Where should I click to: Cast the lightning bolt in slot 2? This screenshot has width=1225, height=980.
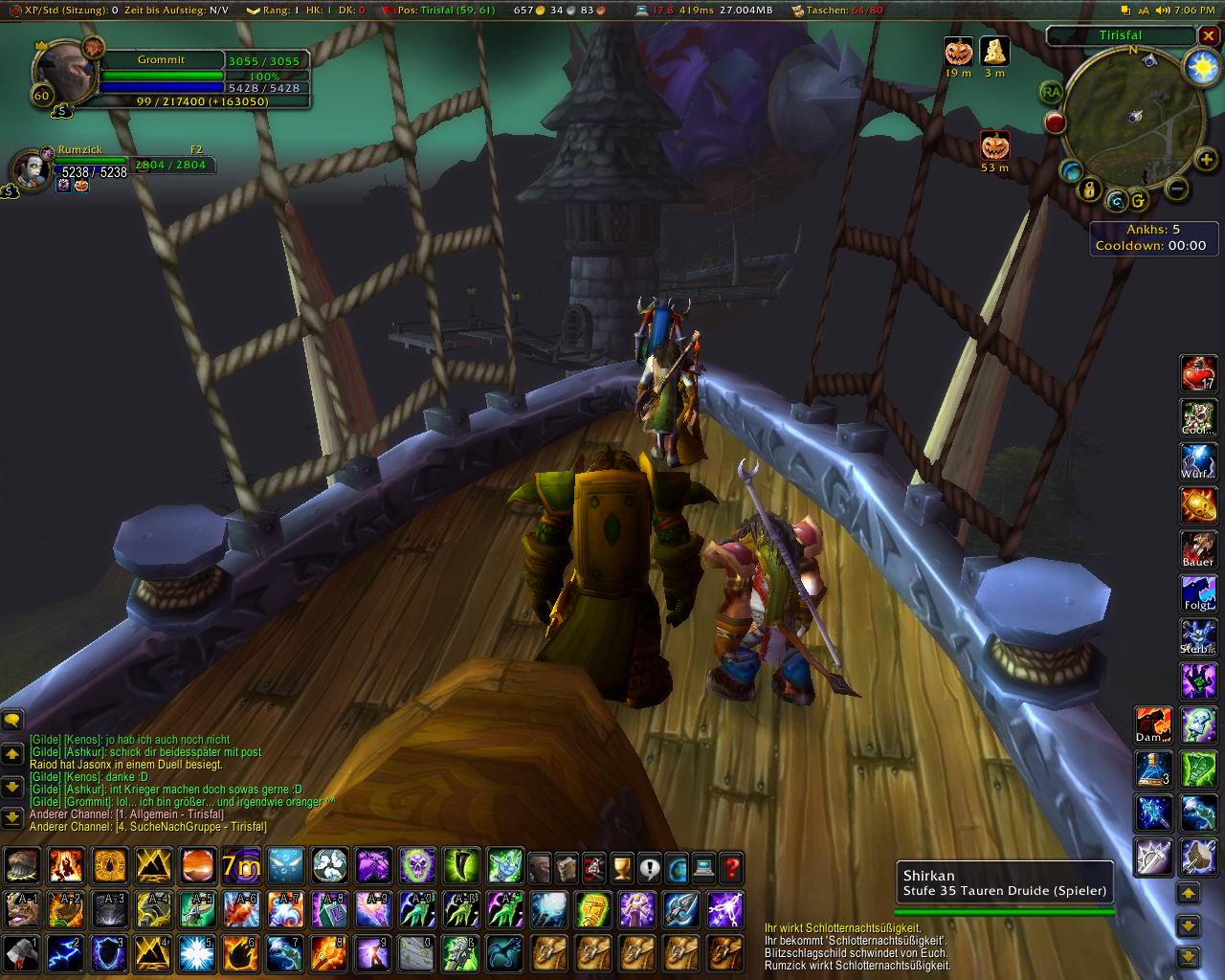click(65, 953)
